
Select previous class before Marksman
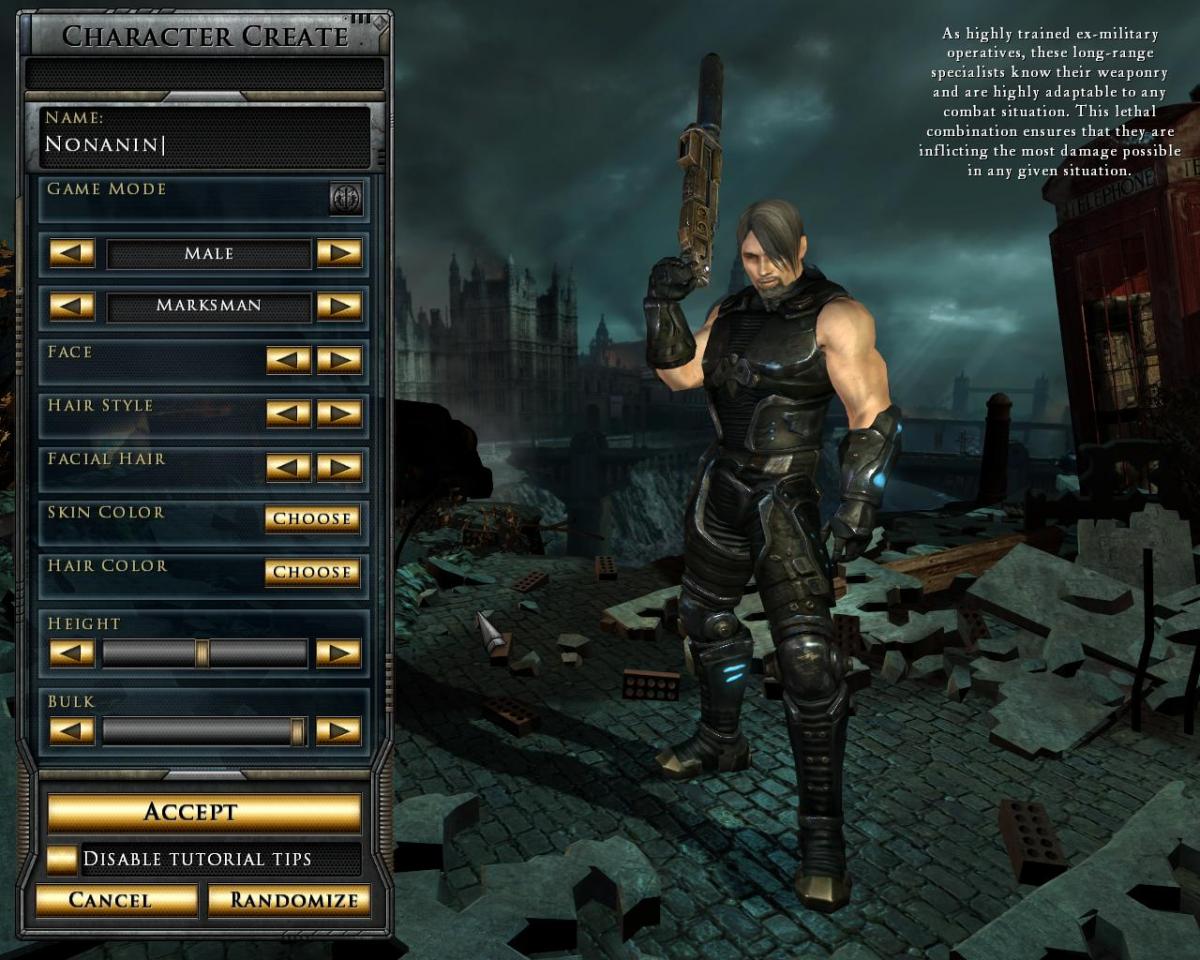pyautogui.click(x=72, y=306)
